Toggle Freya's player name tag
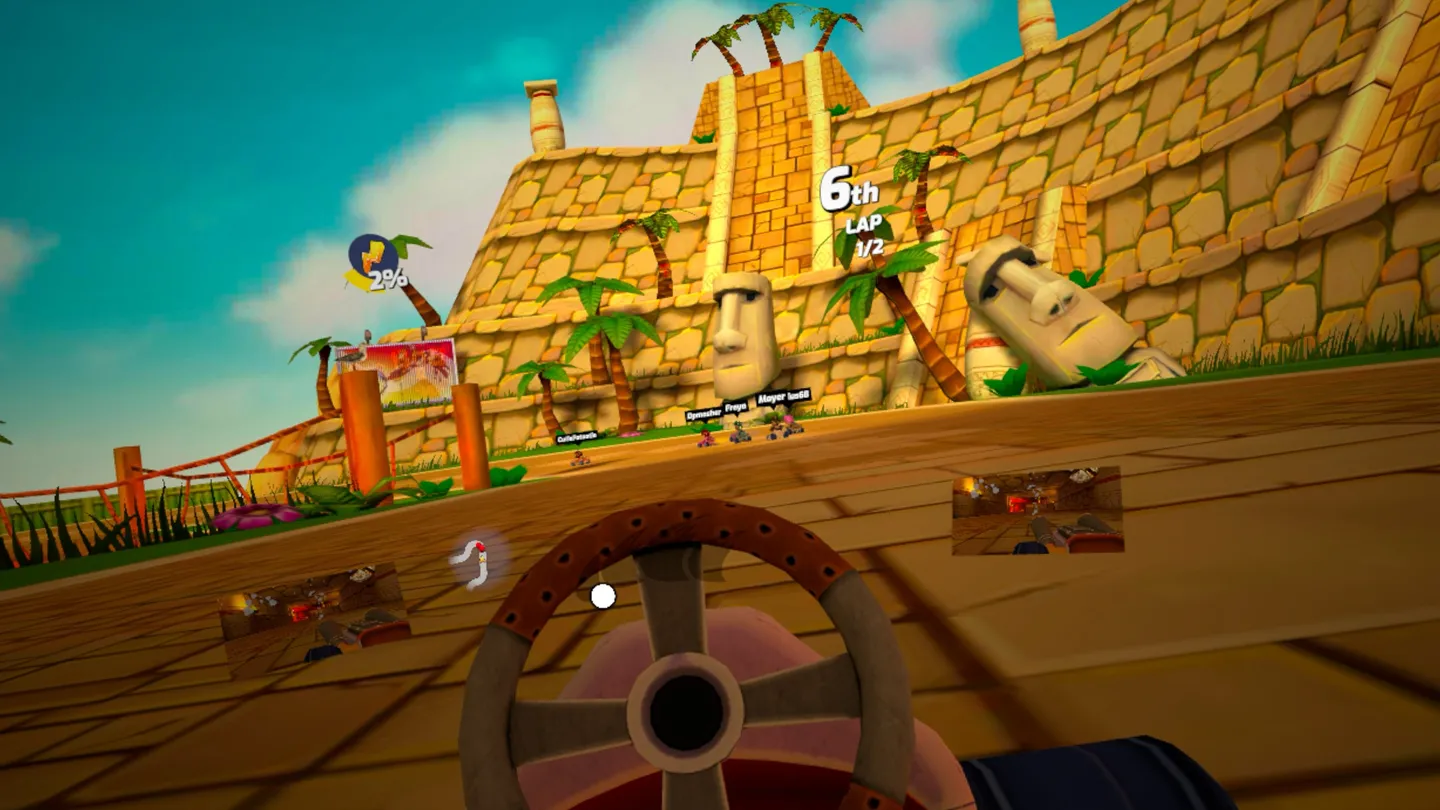 (735, 405)
